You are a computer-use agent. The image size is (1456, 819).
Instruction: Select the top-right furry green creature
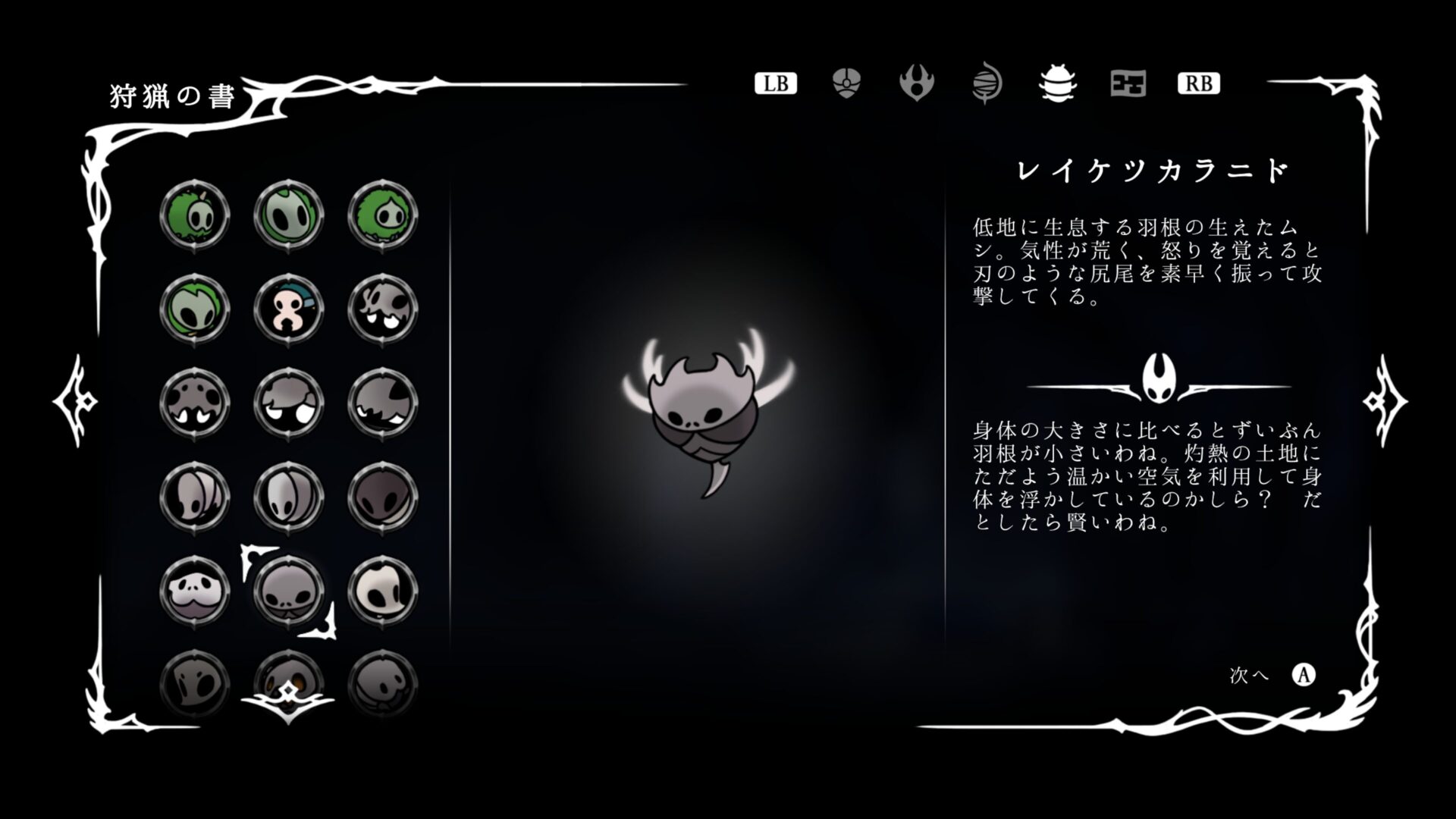[384, 215]
